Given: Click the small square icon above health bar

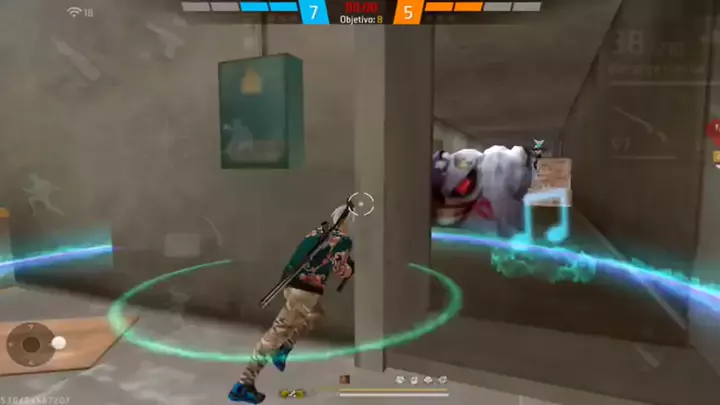Looking at the screenshot, I should coord(345,380).
